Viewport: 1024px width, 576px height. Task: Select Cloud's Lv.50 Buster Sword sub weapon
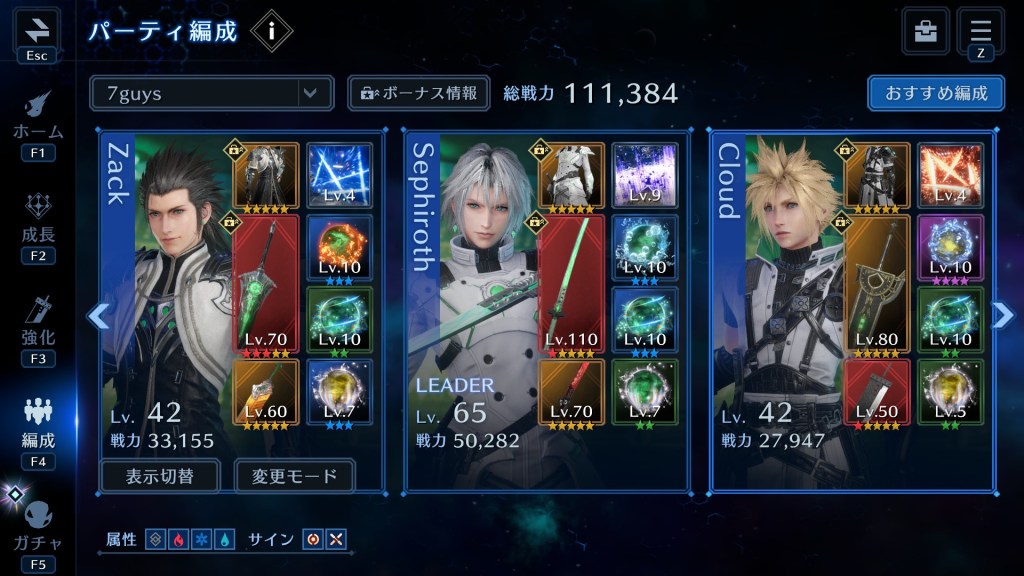point(876,393)
